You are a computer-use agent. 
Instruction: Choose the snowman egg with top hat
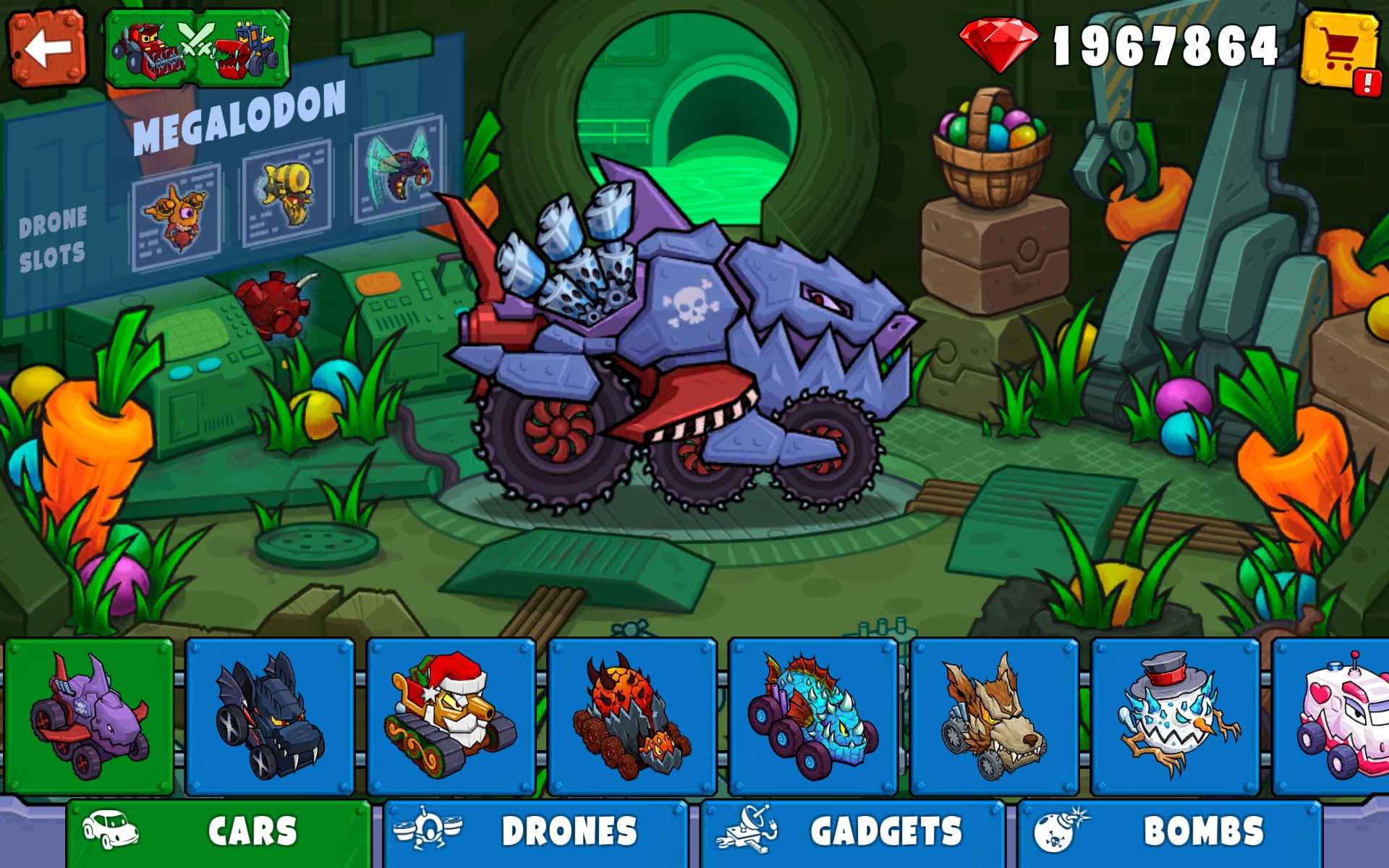(1175, 716)
